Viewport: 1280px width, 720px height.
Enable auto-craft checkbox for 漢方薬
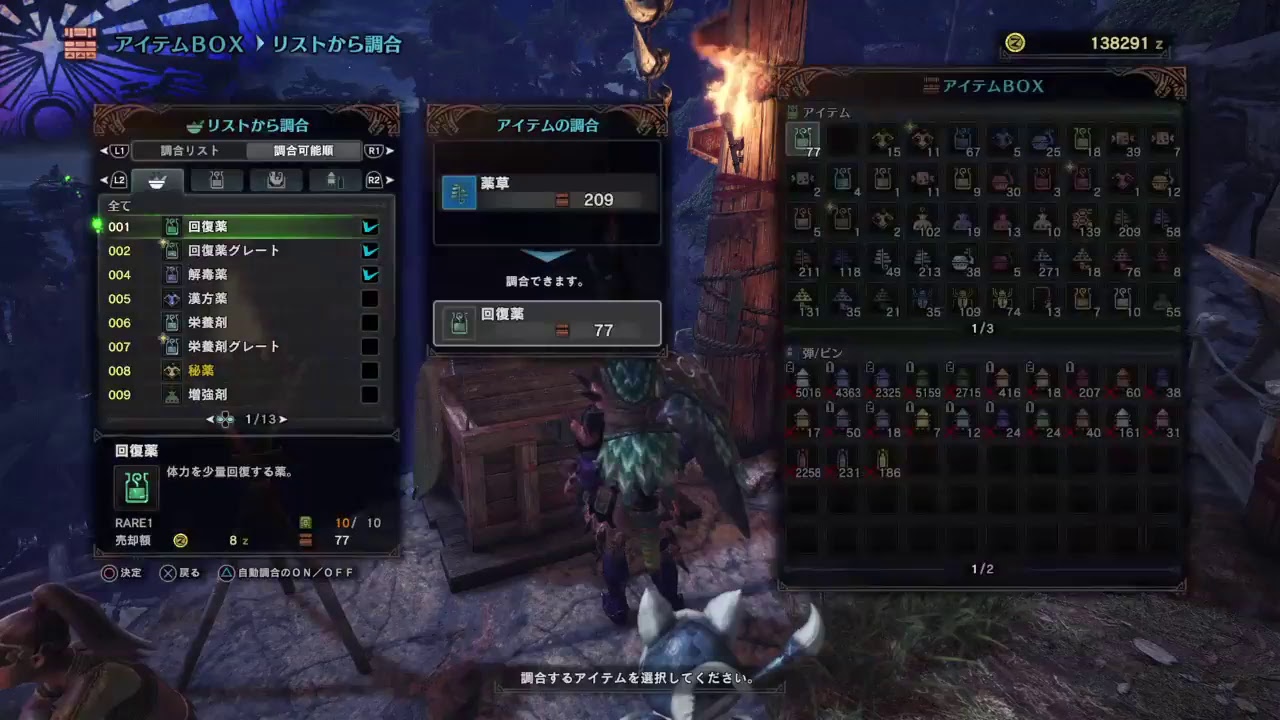[370, 299]
